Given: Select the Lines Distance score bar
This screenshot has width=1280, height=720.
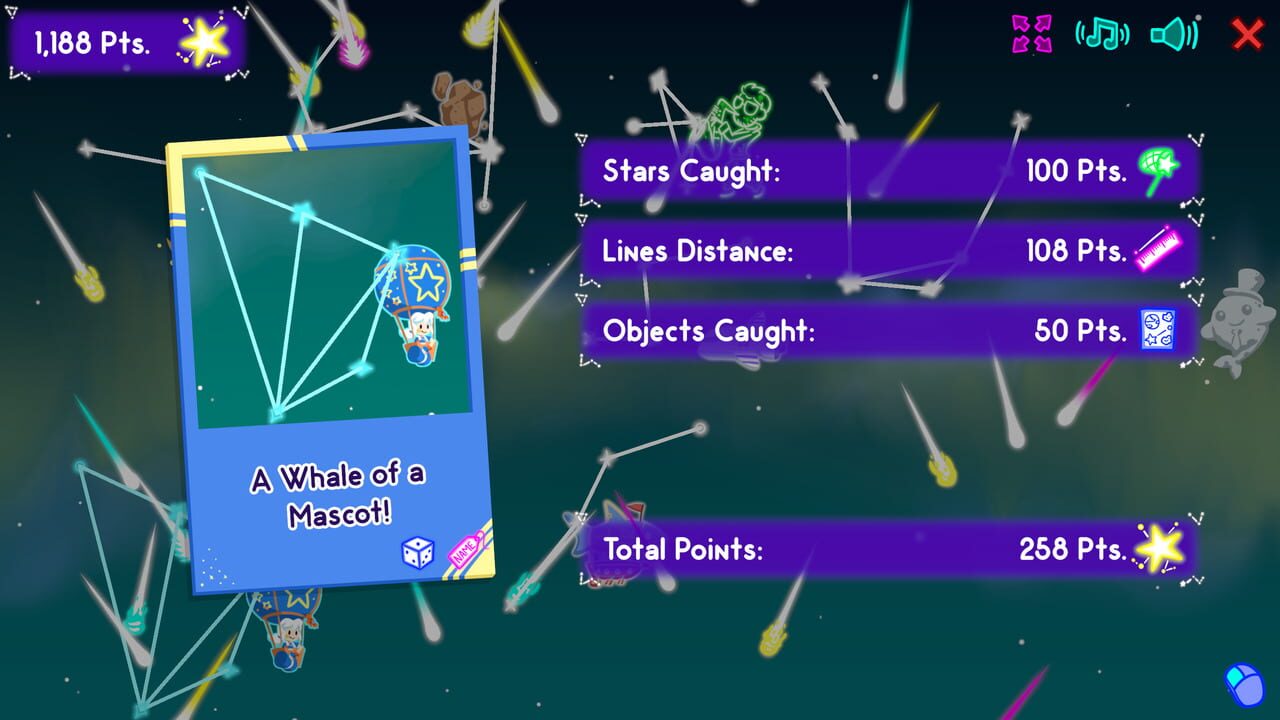Looking at the screenshot, I should pyautogui.click(x=880, y=251).
